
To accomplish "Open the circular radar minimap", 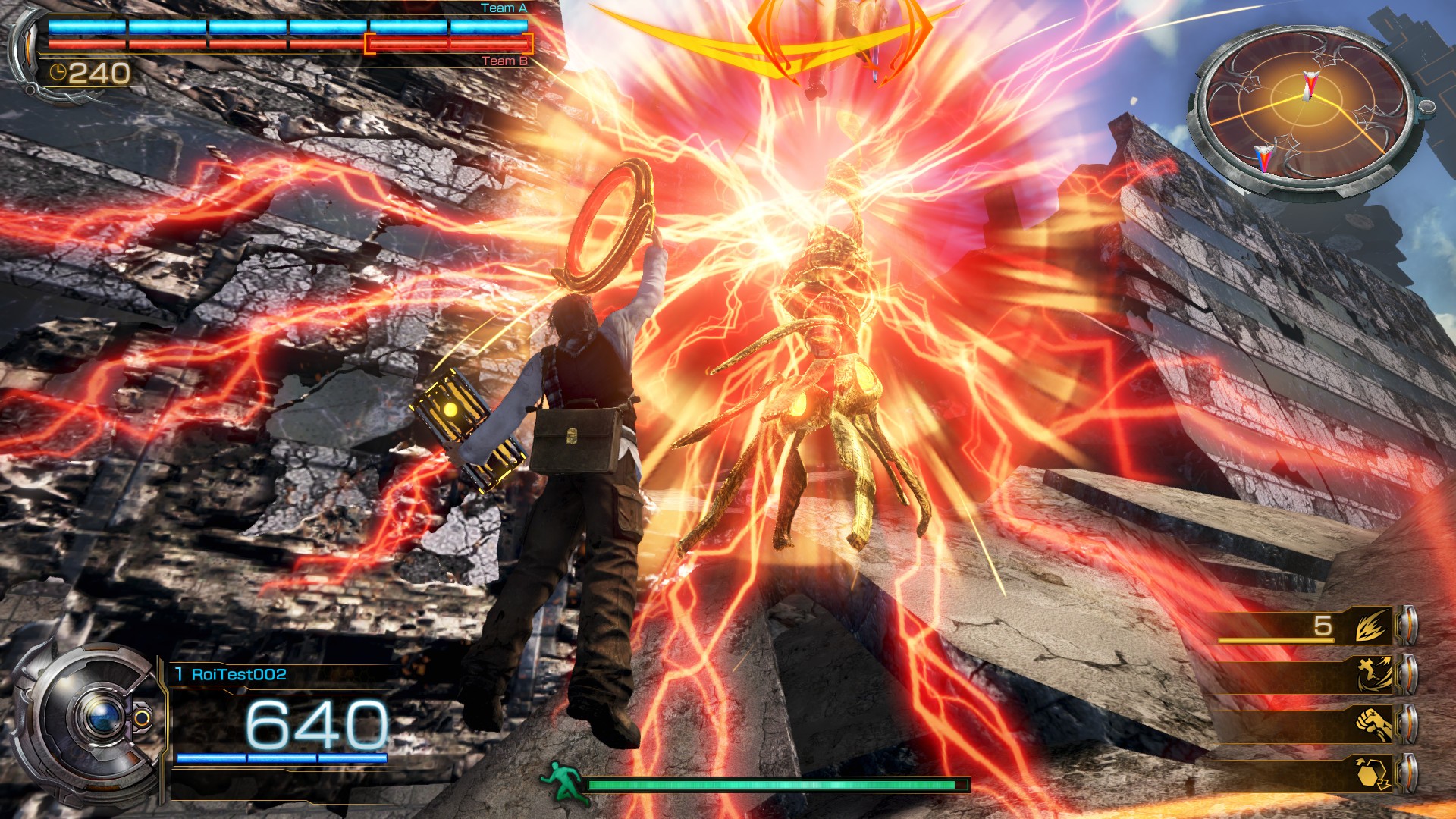I will click(1304, 111).
